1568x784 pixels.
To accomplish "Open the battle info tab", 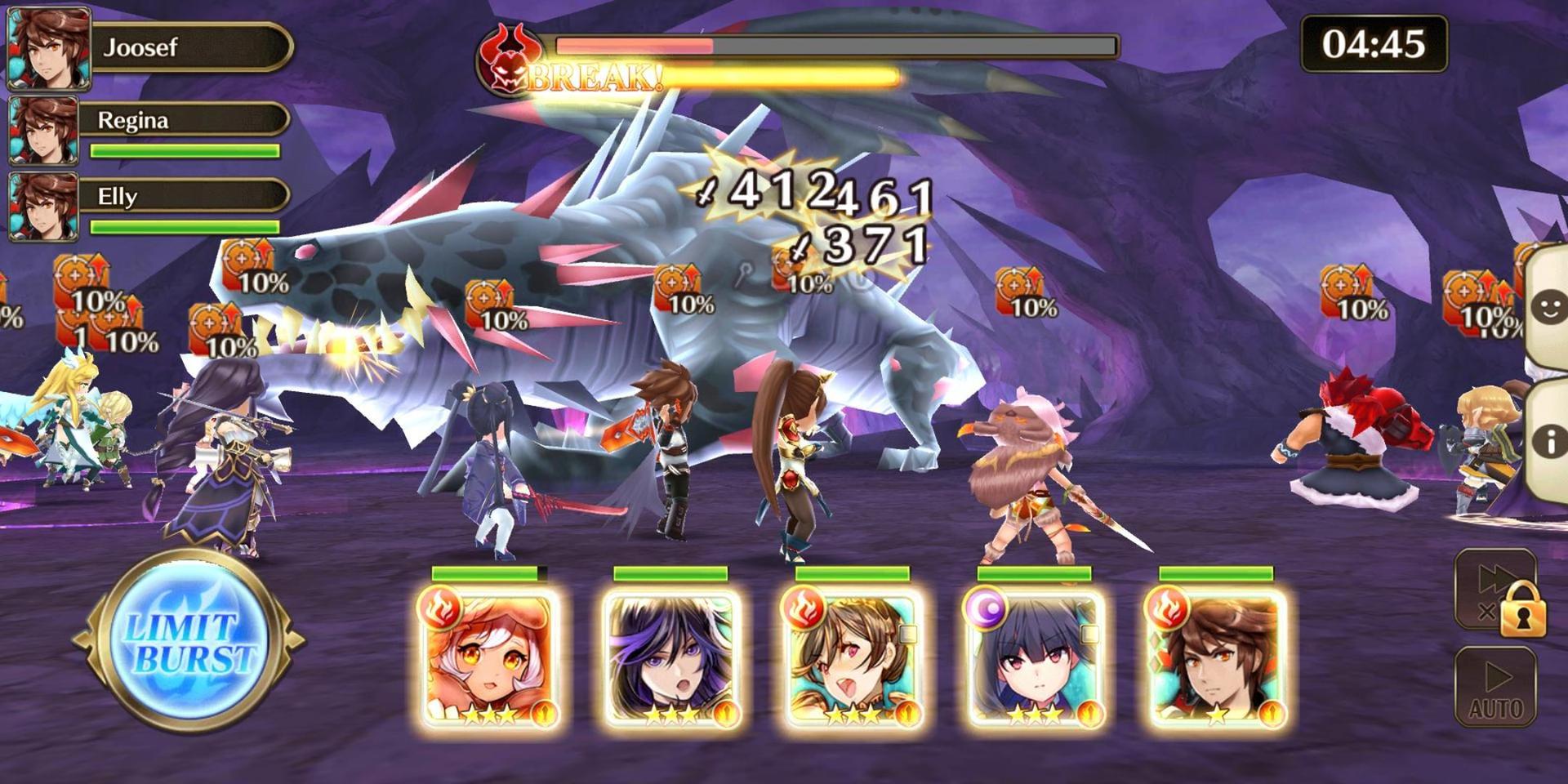I will 1548,441.
